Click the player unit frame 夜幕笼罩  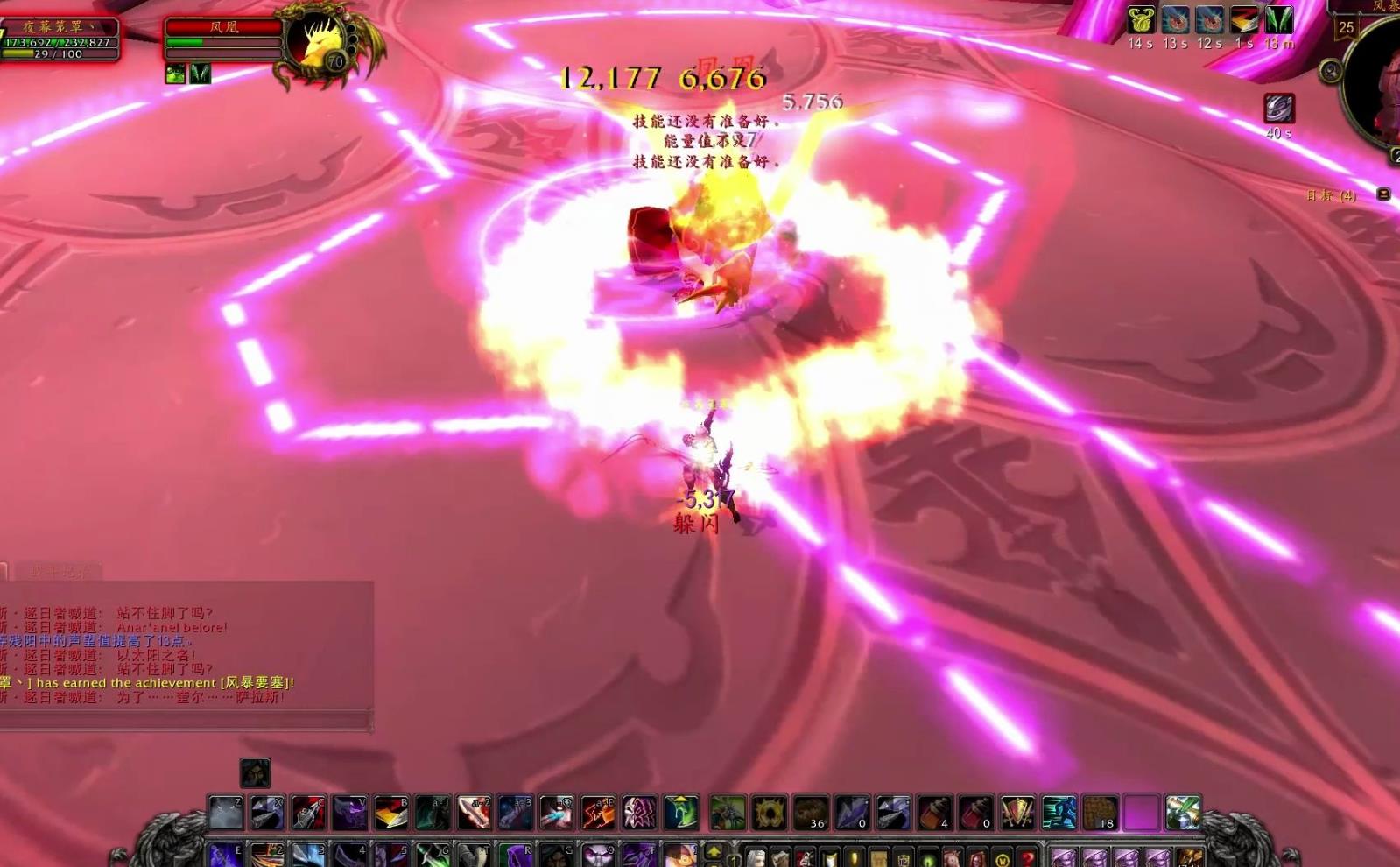tap(60, 40)
